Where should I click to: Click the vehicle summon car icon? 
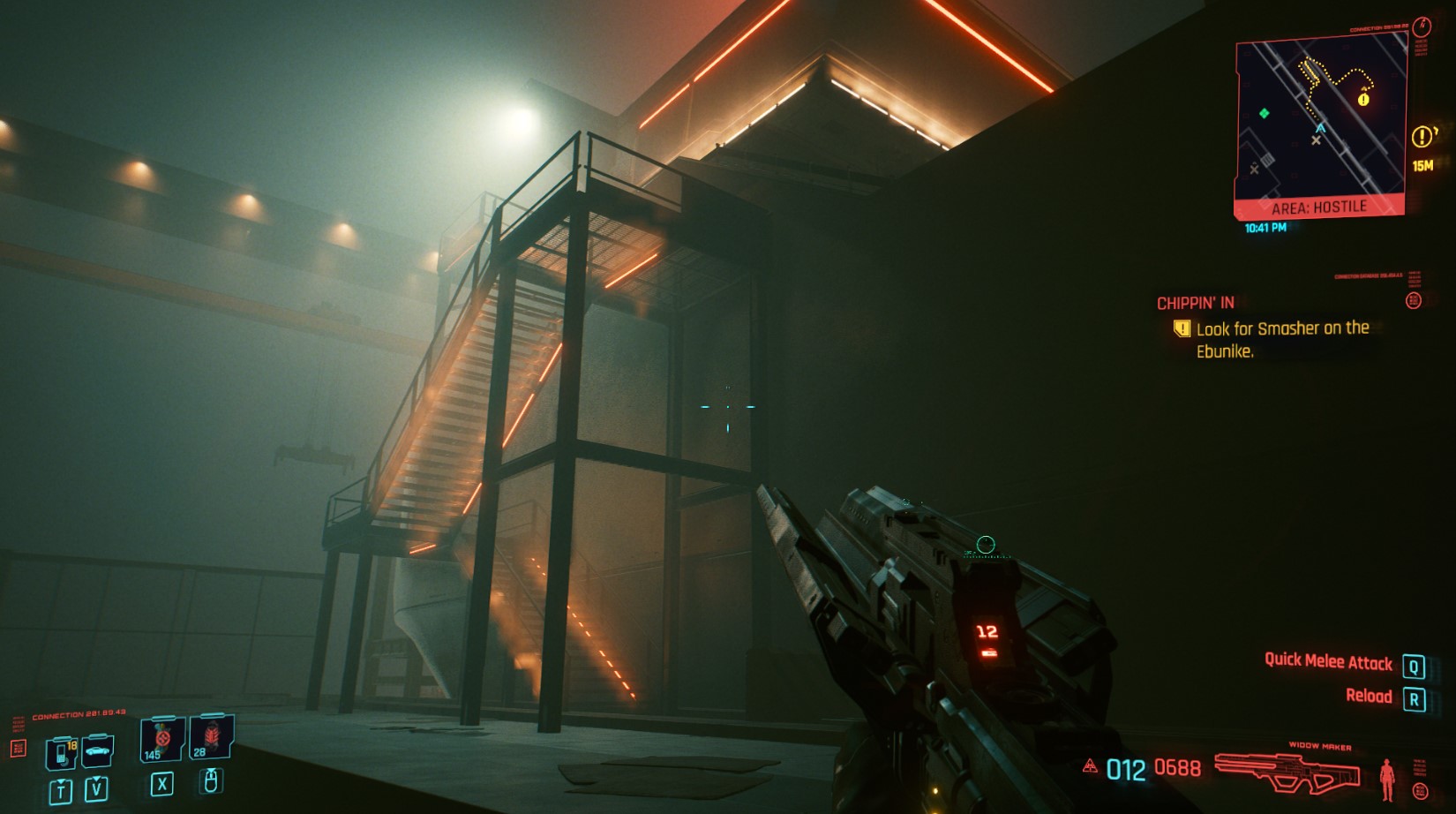click(x=96, y=752)
